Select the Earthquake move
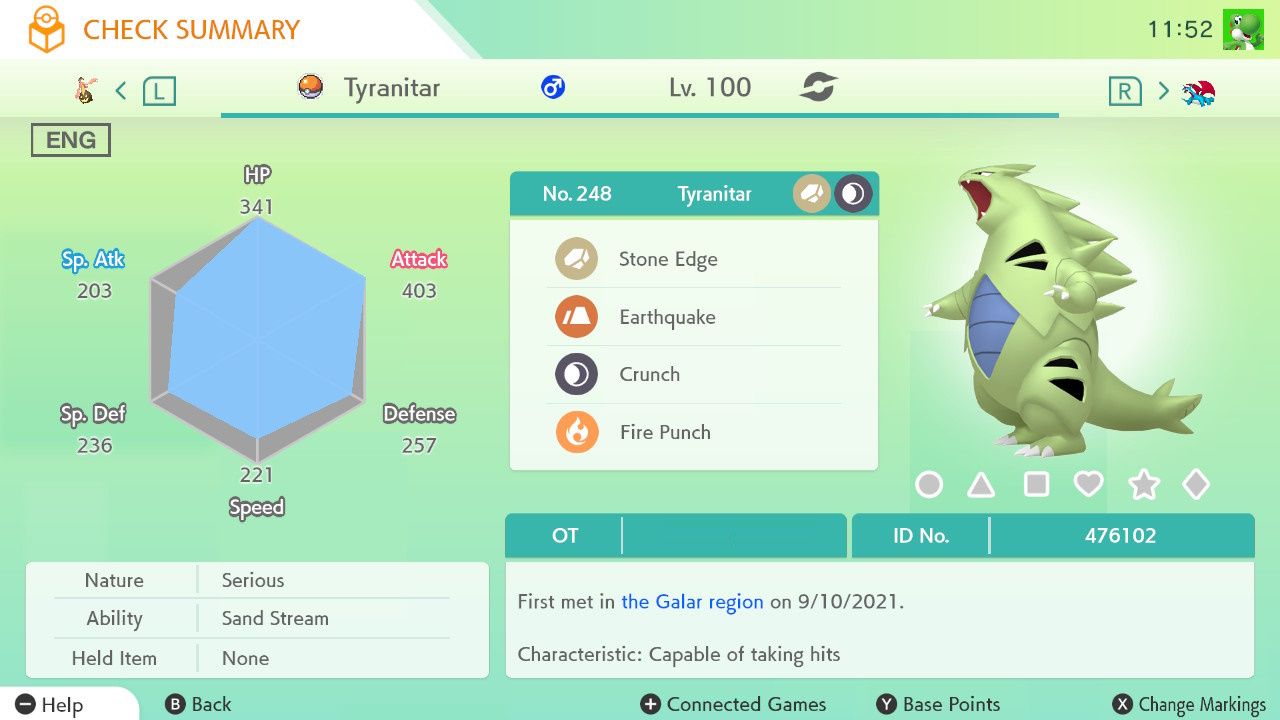Screen dimensions: 1280x720 (x=667, y=317)
